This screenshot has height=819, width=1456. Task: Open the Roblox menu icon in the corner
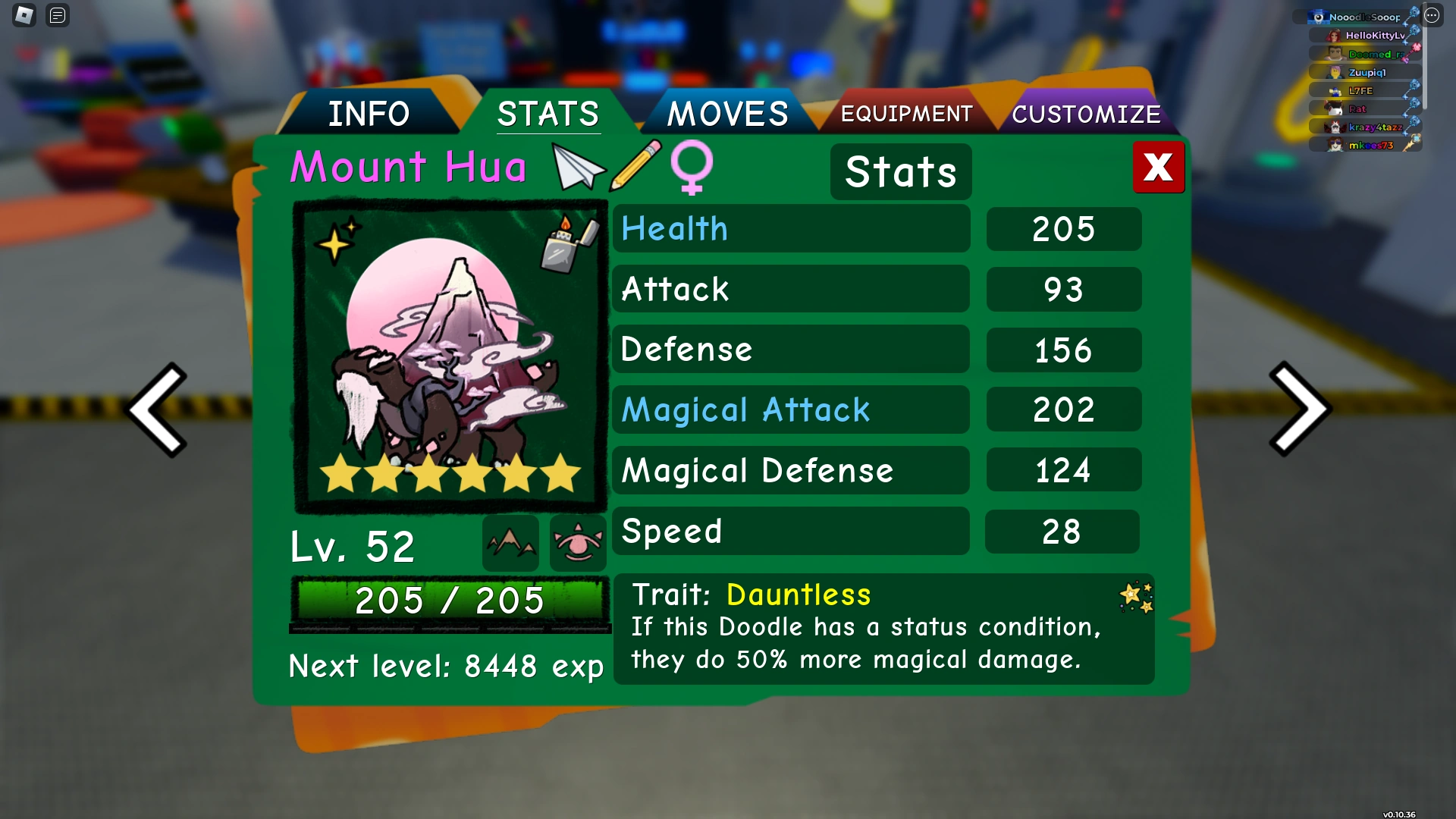point(24,15)
